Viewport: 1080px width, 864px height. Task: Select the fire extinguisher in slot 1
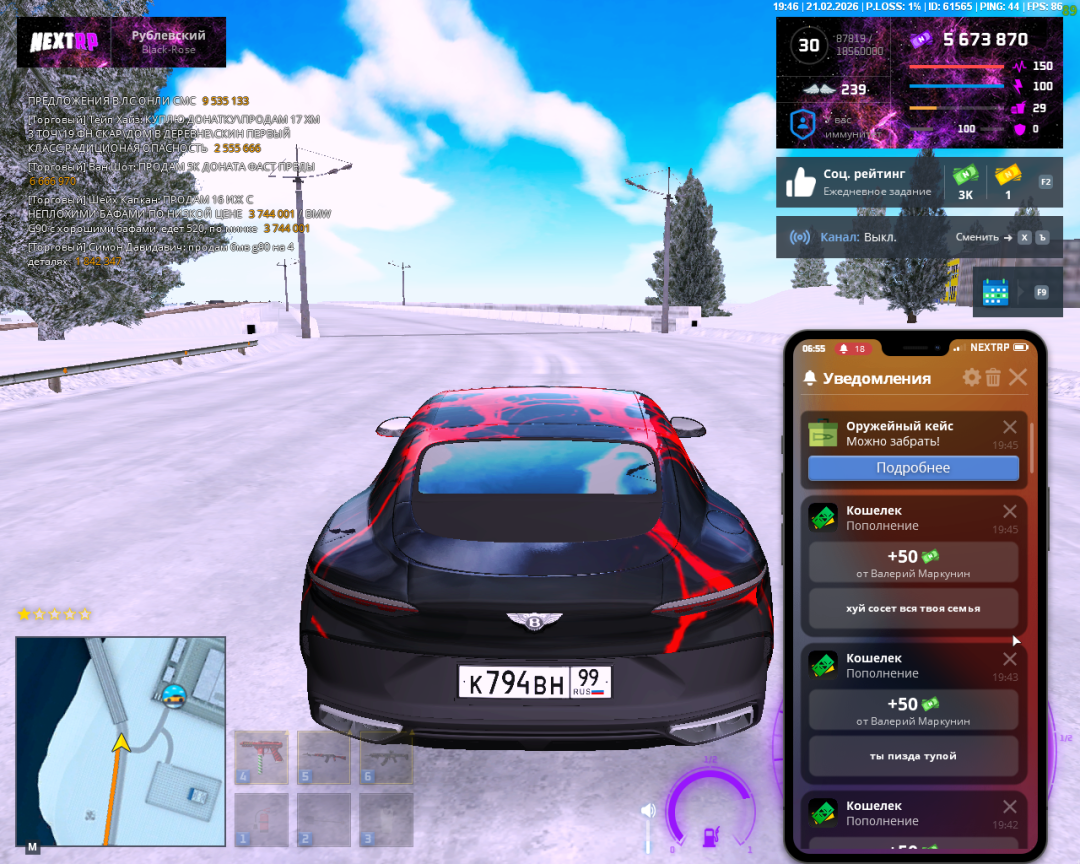click(x=260, y=820)
